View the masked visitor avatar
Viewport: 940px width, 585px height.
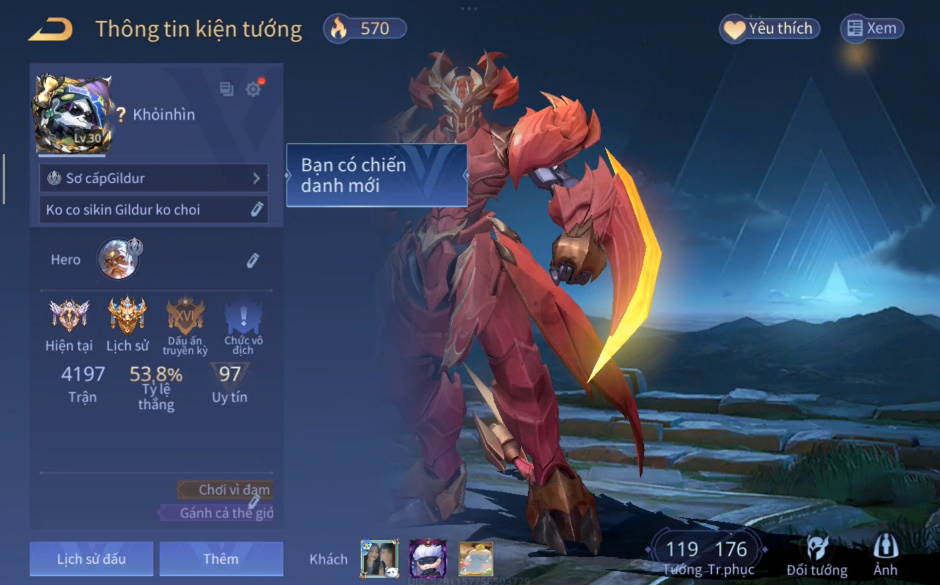point(428,559)
